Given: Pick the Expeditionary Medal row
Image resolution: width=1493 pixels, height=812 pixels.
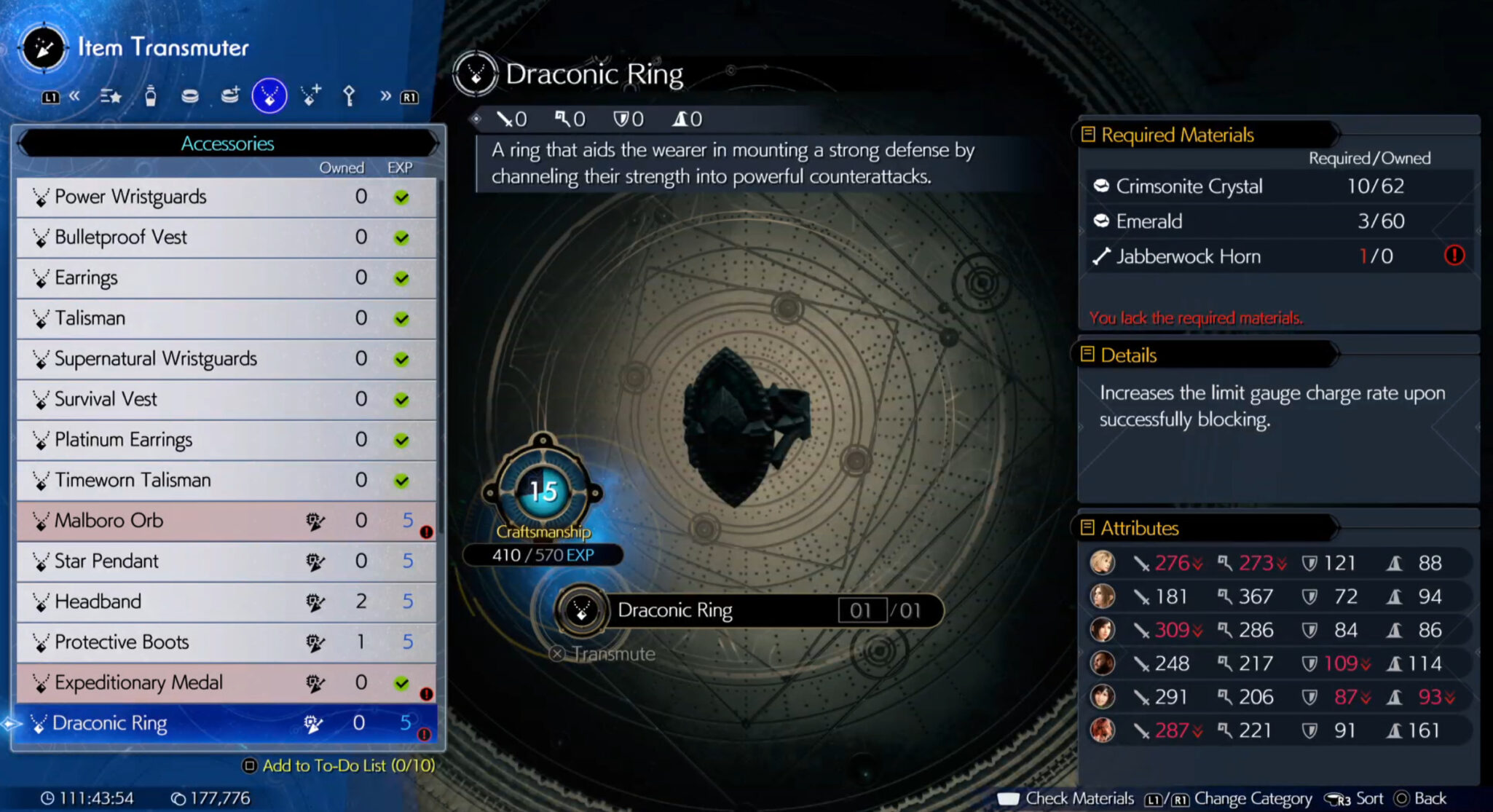Looking at the screenshot, I should click(x=226, y=682).
